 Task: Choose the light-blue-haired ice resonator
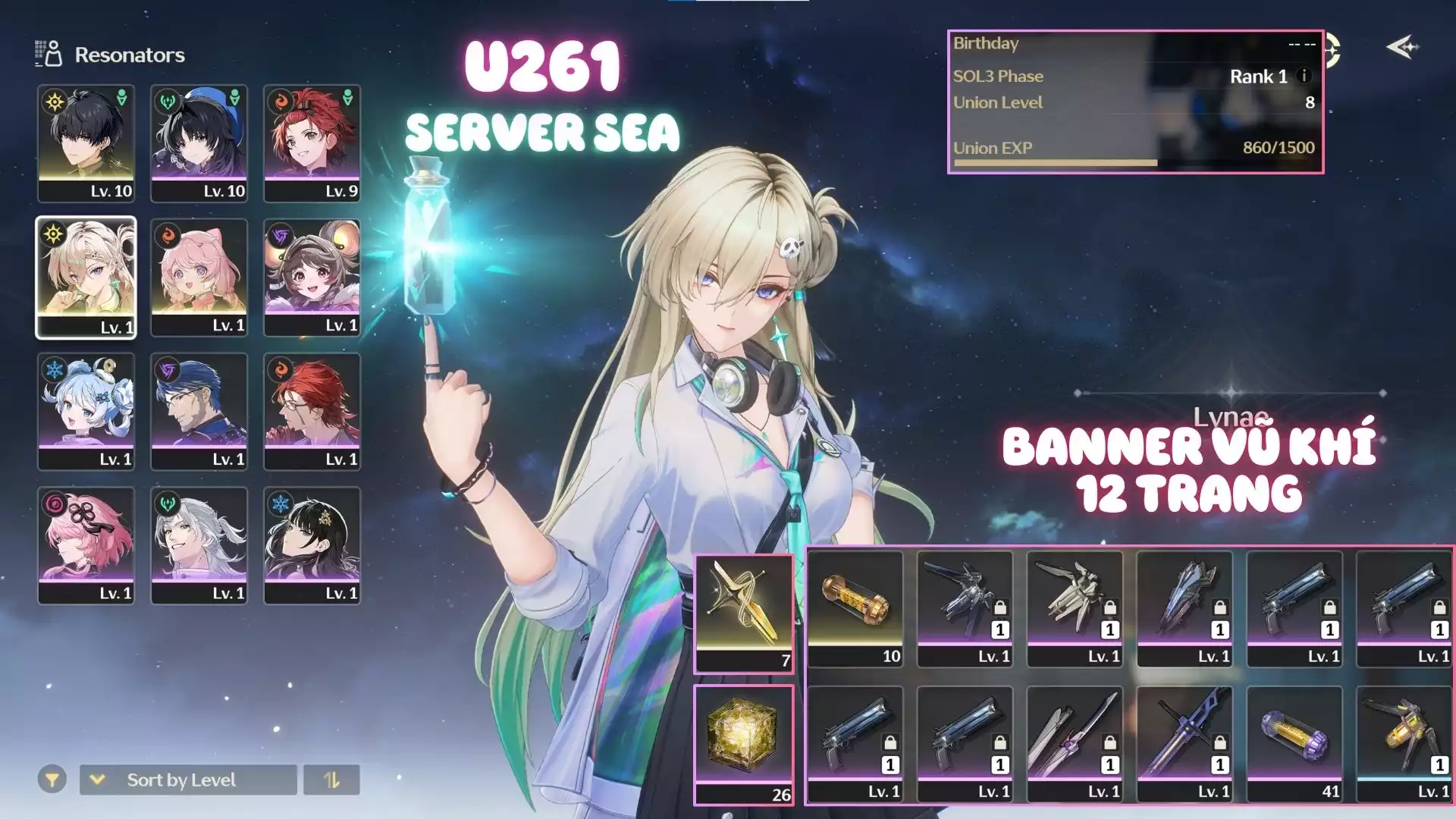point(86,411)
